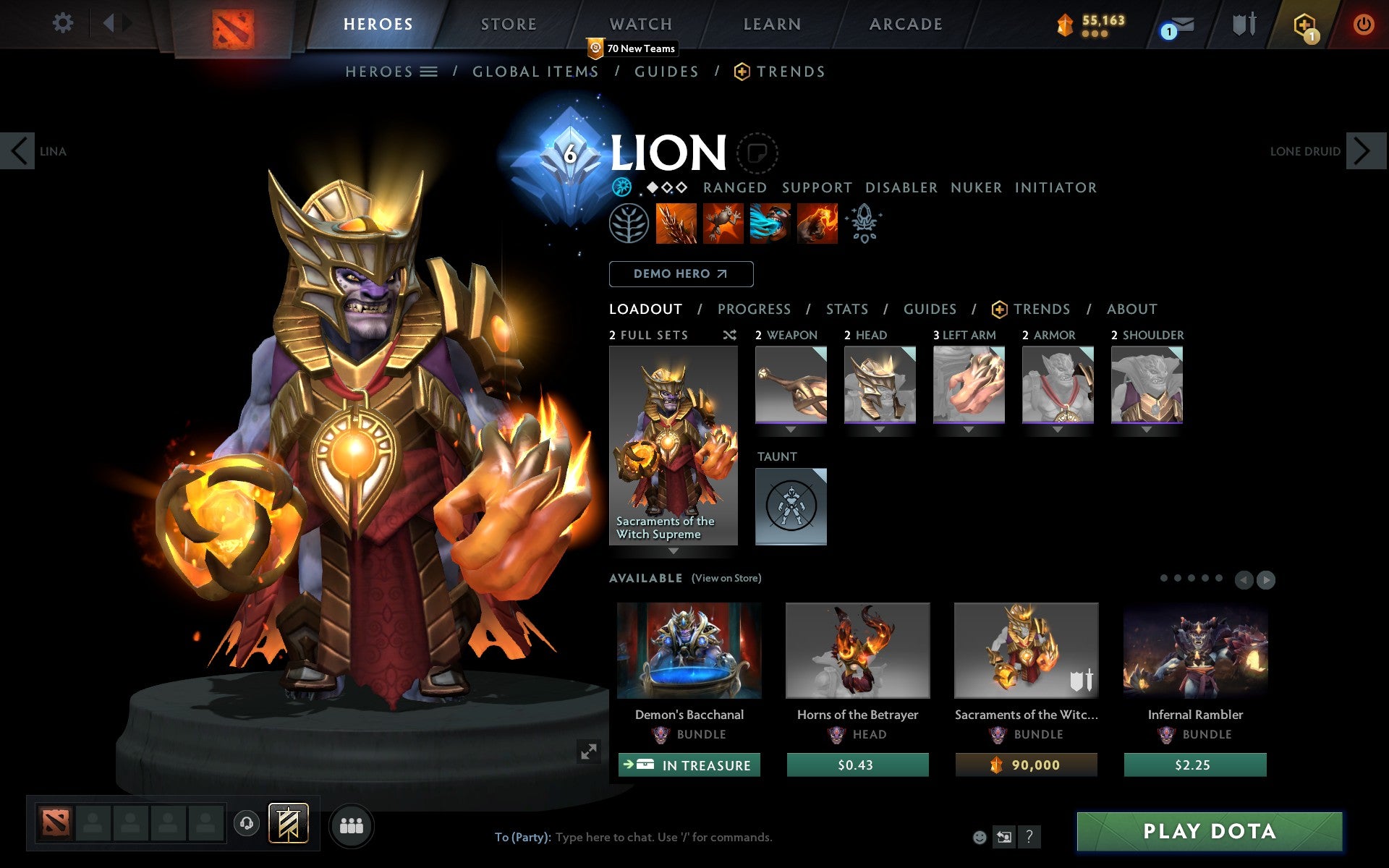Open the settings gear icon
The image size is (1389, 868).
coord(64,24)
